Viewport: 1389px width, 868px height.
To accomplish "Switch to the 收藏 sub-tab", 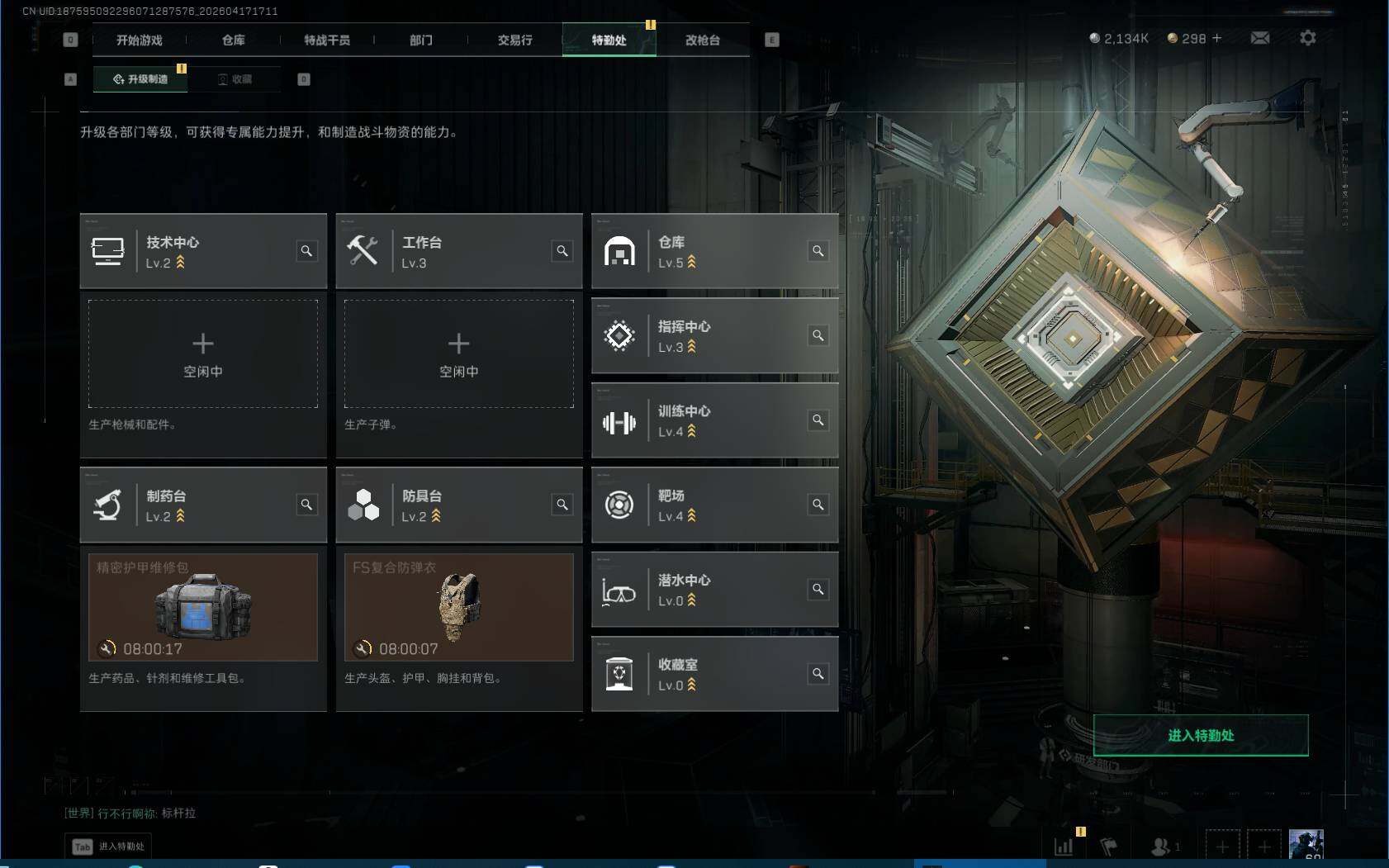I will pyautogui.click(x=235, y=79).
